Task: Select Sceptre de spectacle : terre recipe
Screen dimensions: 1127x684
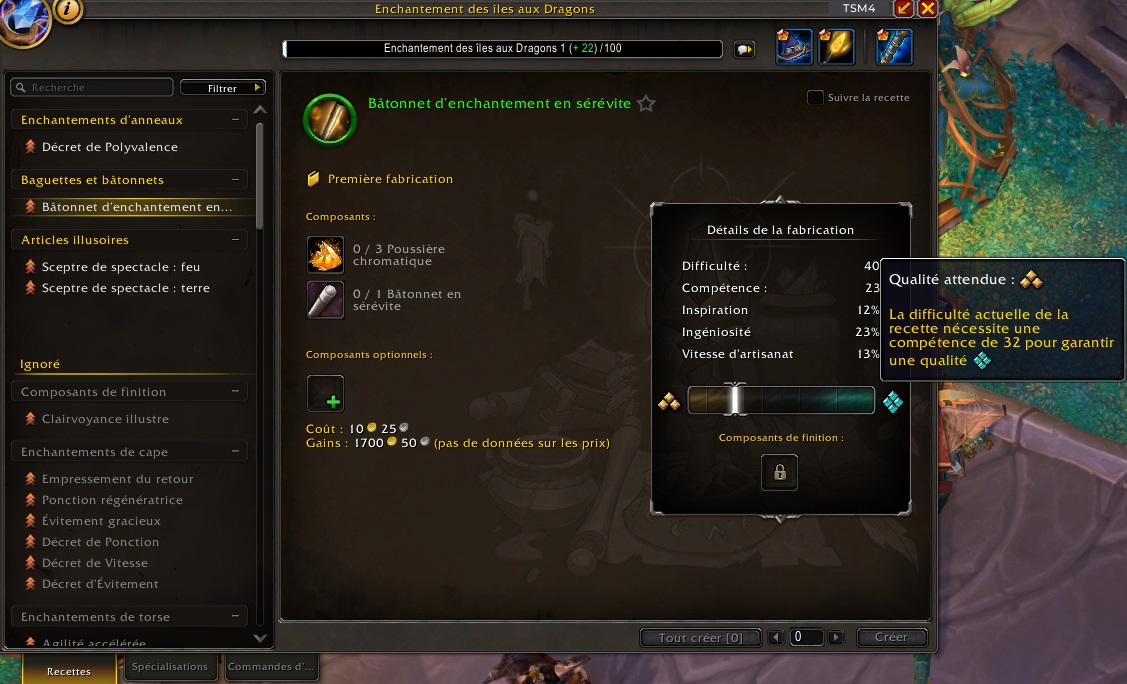Action: coord(125,288)
